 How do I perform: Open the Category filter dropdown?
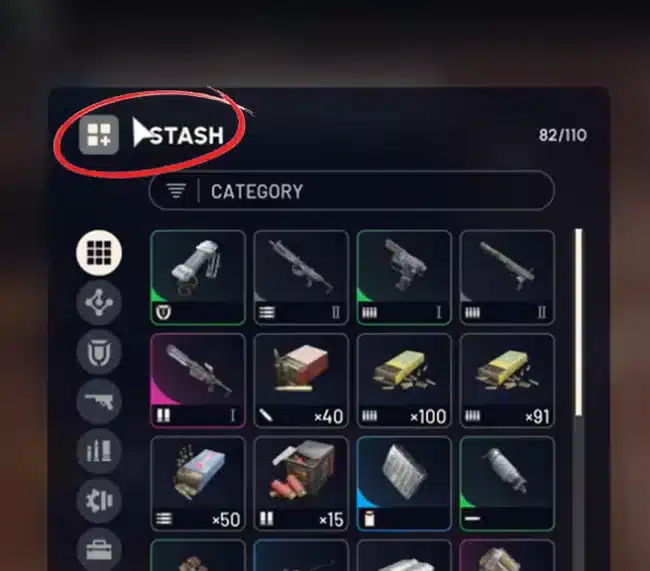350,191
